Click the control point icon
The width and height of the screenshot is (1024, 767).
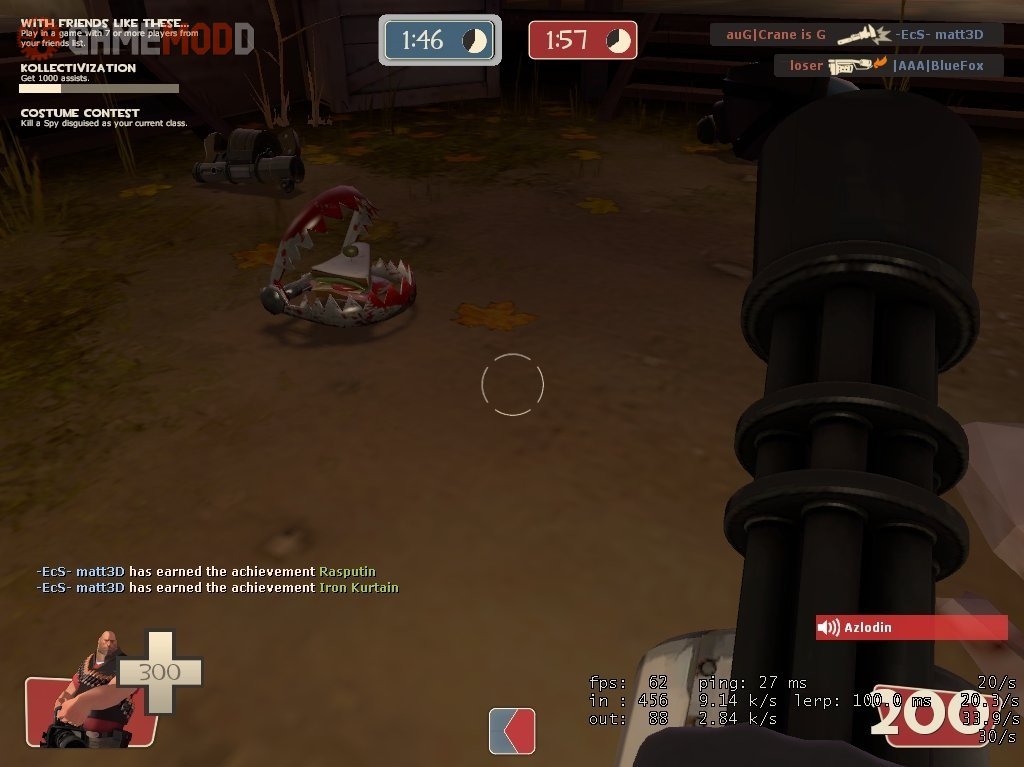pyautogui.click(x=512, y=730)
